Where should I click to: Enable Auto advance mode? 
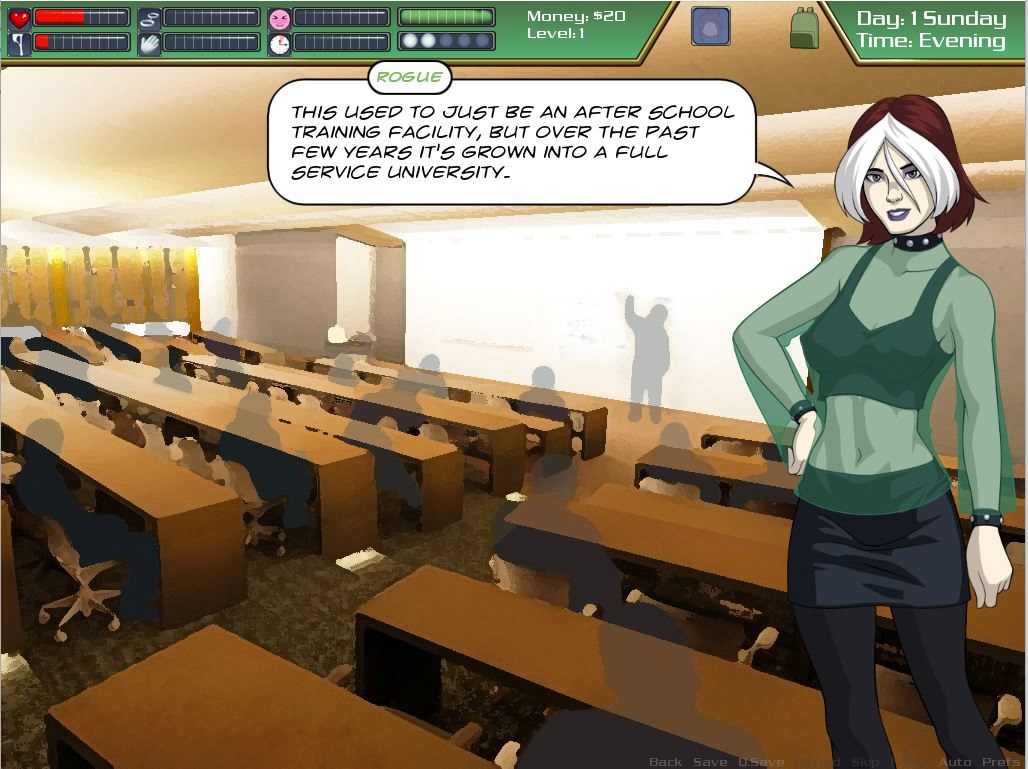[955, 762]
